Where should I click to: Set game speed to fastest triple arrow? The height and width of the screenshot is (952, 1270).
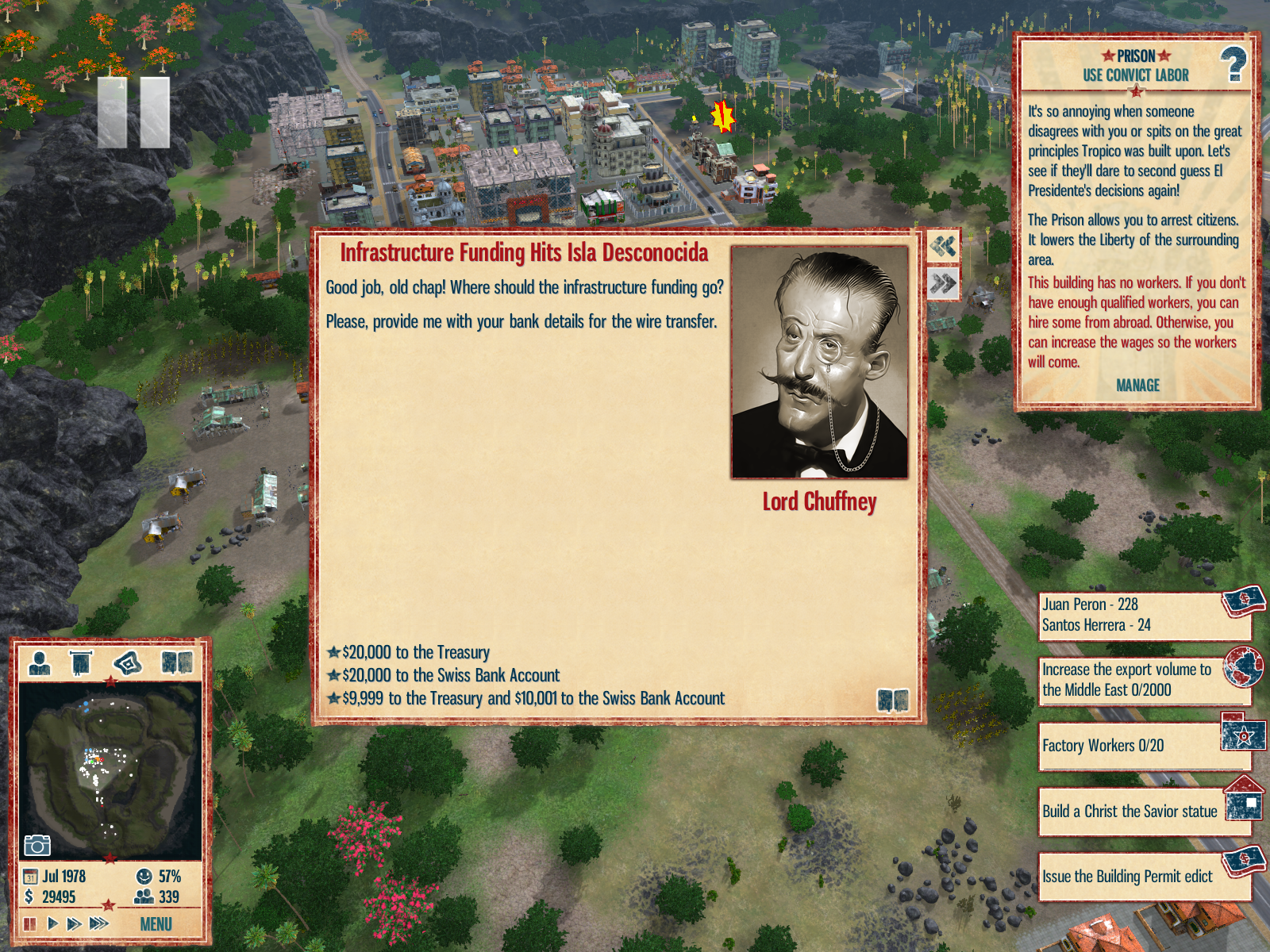(99, 923)
